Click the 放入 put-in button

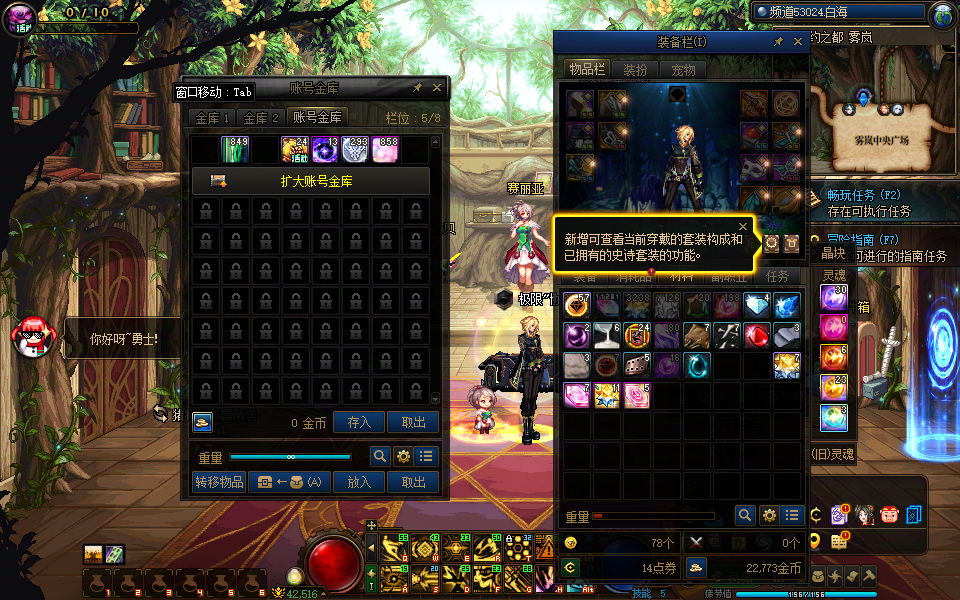pyautogui.click(x=359, y=482)
